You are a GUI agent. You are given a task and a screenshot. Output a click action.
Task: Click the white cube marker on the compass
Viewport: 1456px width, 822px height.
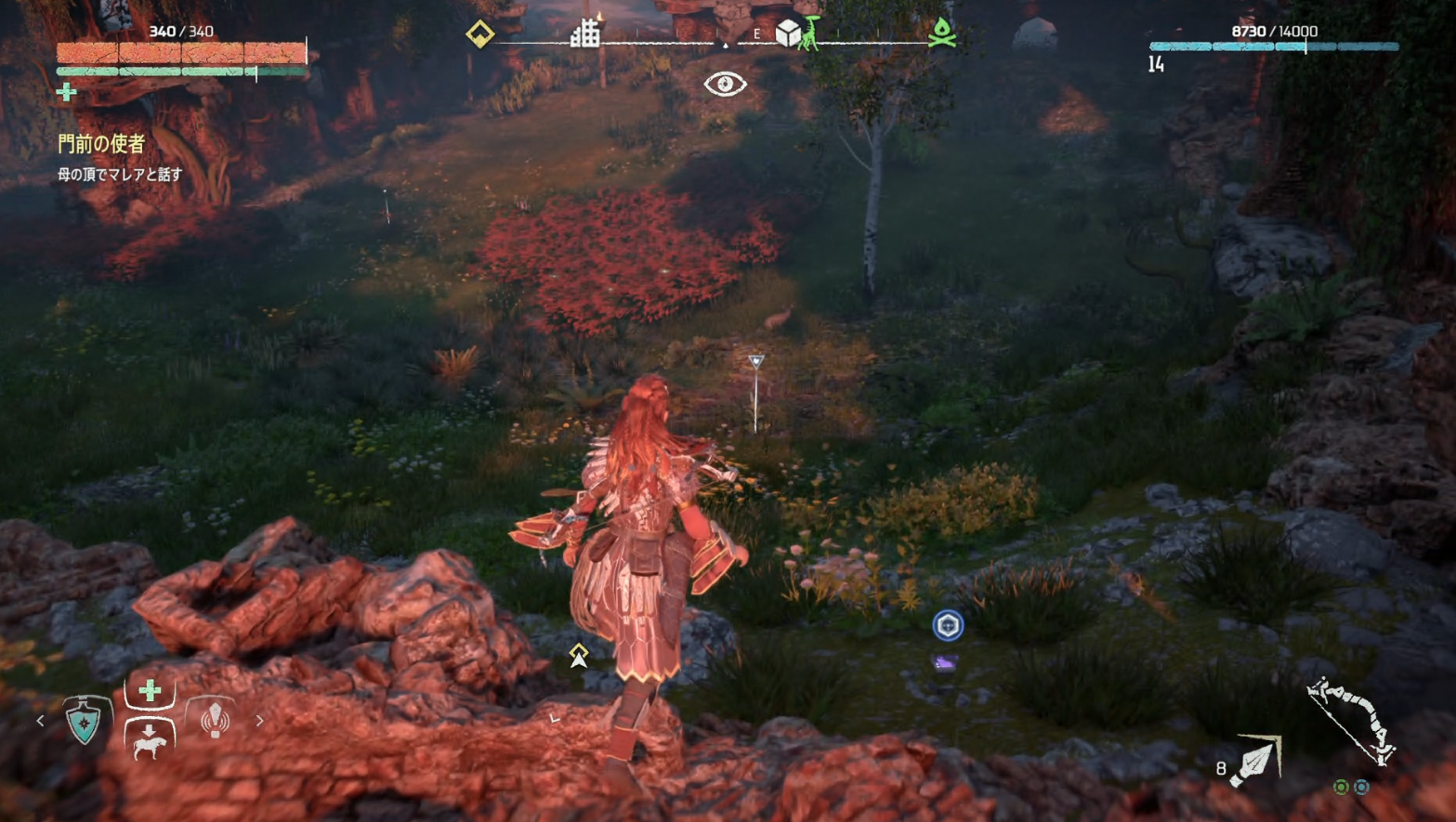click(788, 34)
